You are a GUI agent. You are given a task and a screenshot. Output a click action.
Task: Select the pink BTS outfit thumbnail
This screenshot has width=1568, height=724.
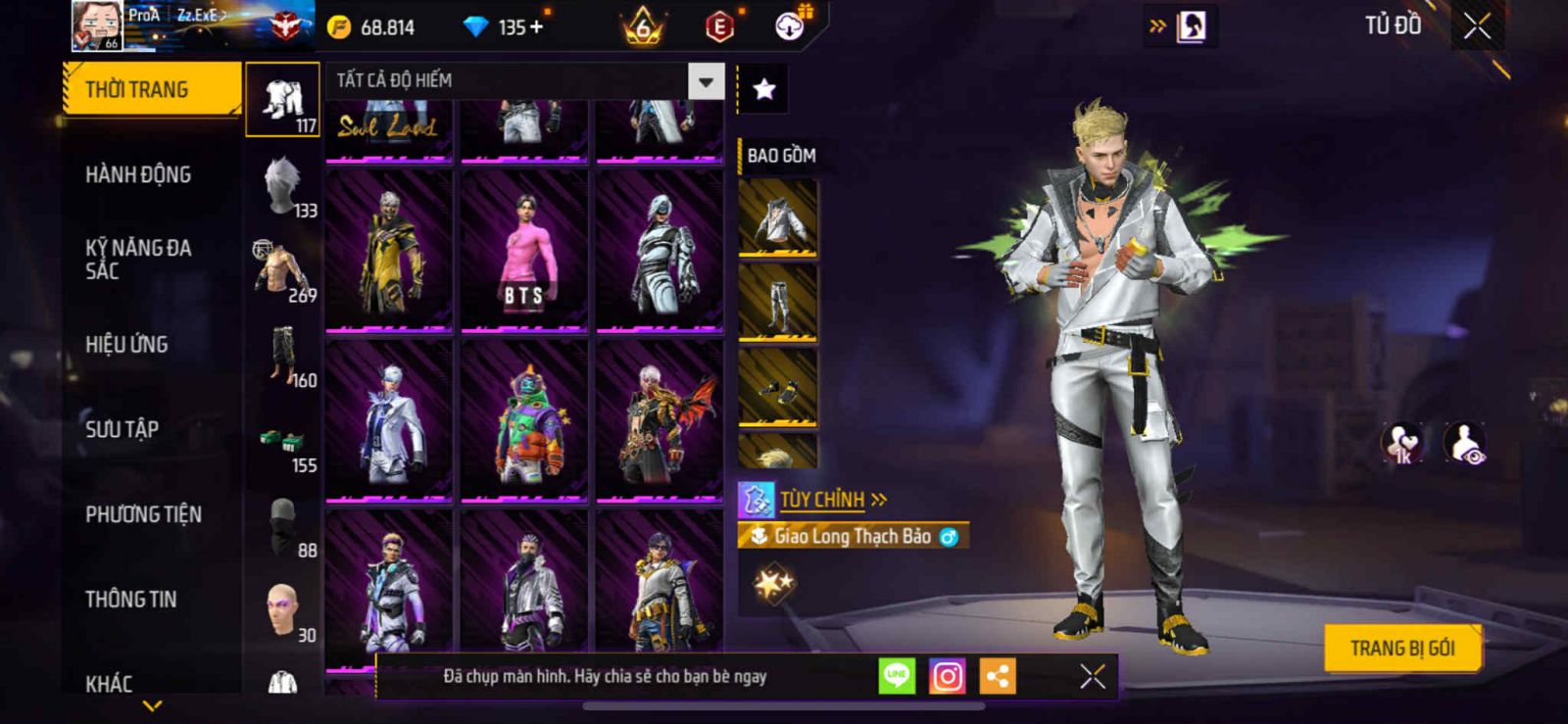pyautogui.click(x=524, y=251)
